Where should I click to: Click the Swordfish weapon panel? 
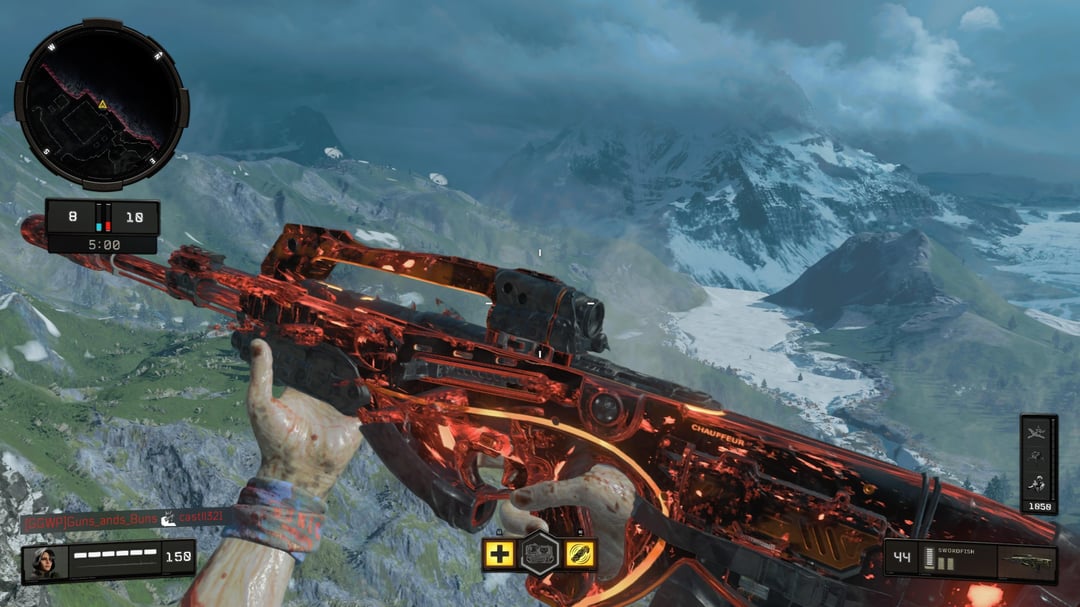pyautogui.click(x=970, y=562)
